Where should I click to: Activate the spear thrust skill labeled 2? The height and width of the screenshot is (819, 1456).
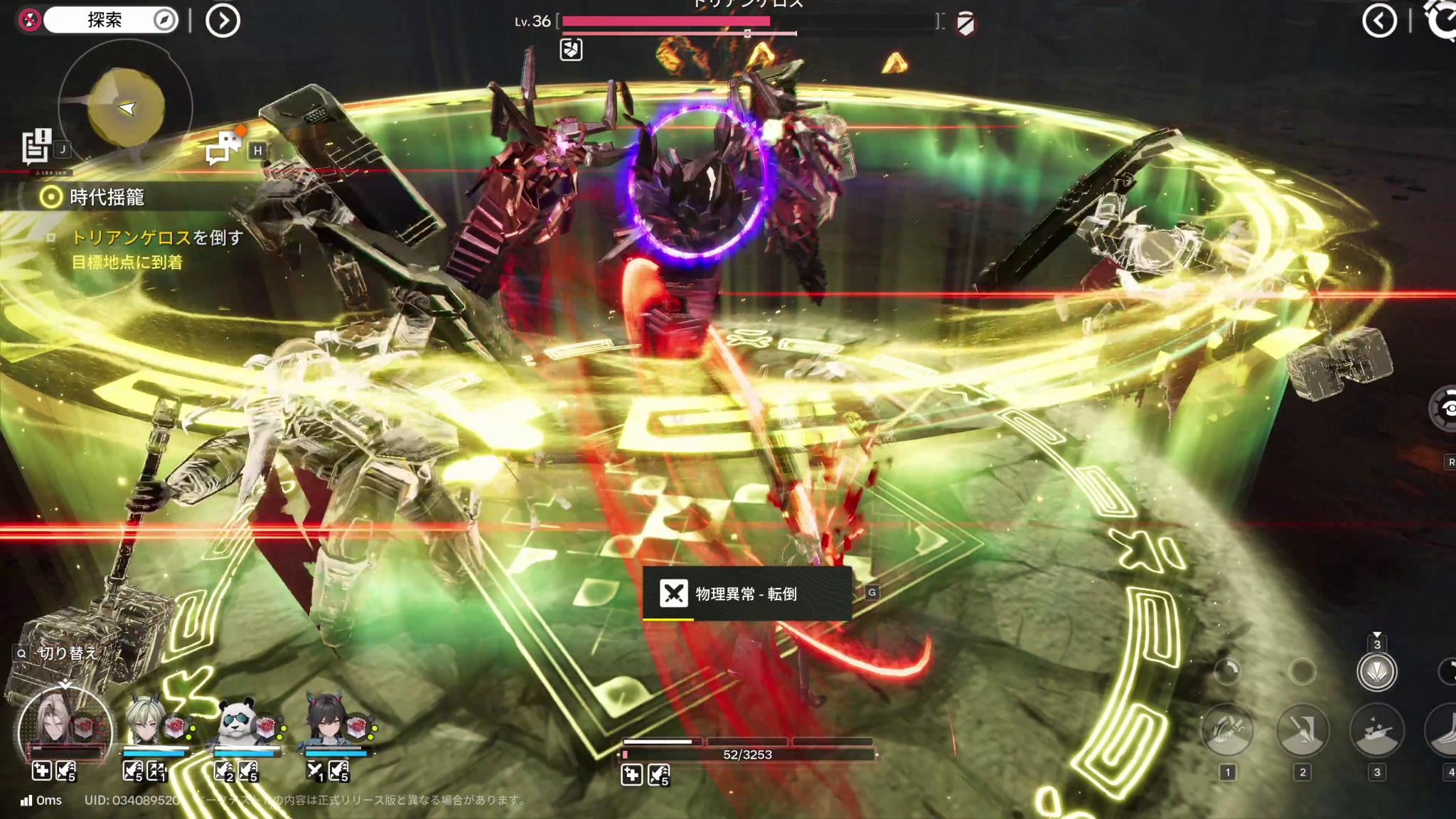1302,731
